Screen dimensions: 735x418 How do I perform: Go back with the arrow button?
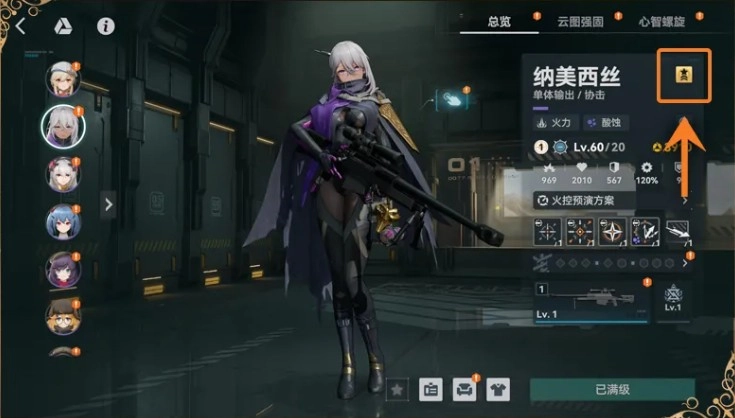coord(21,27)
